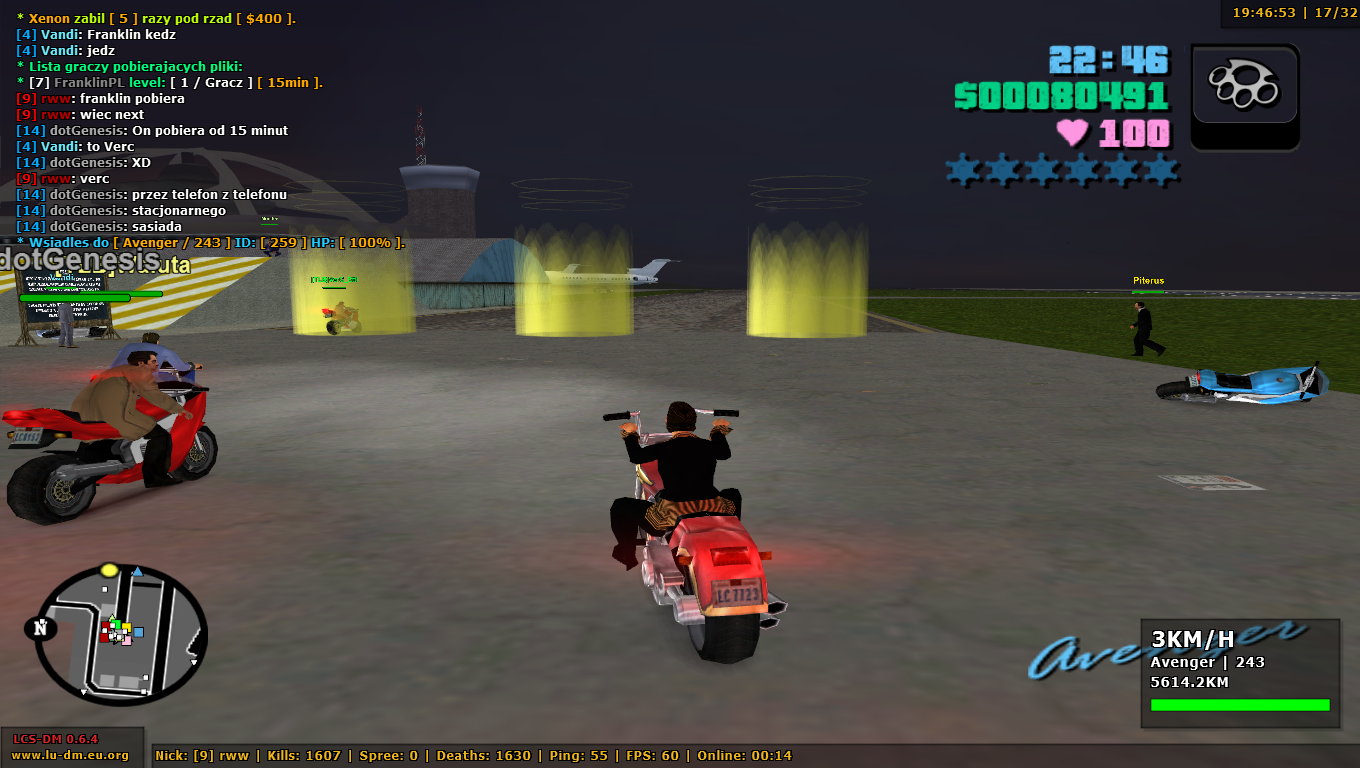
Task: Select the Avenger vehicle info panel
Action: pyautogui.click(x=1239, y=672)
